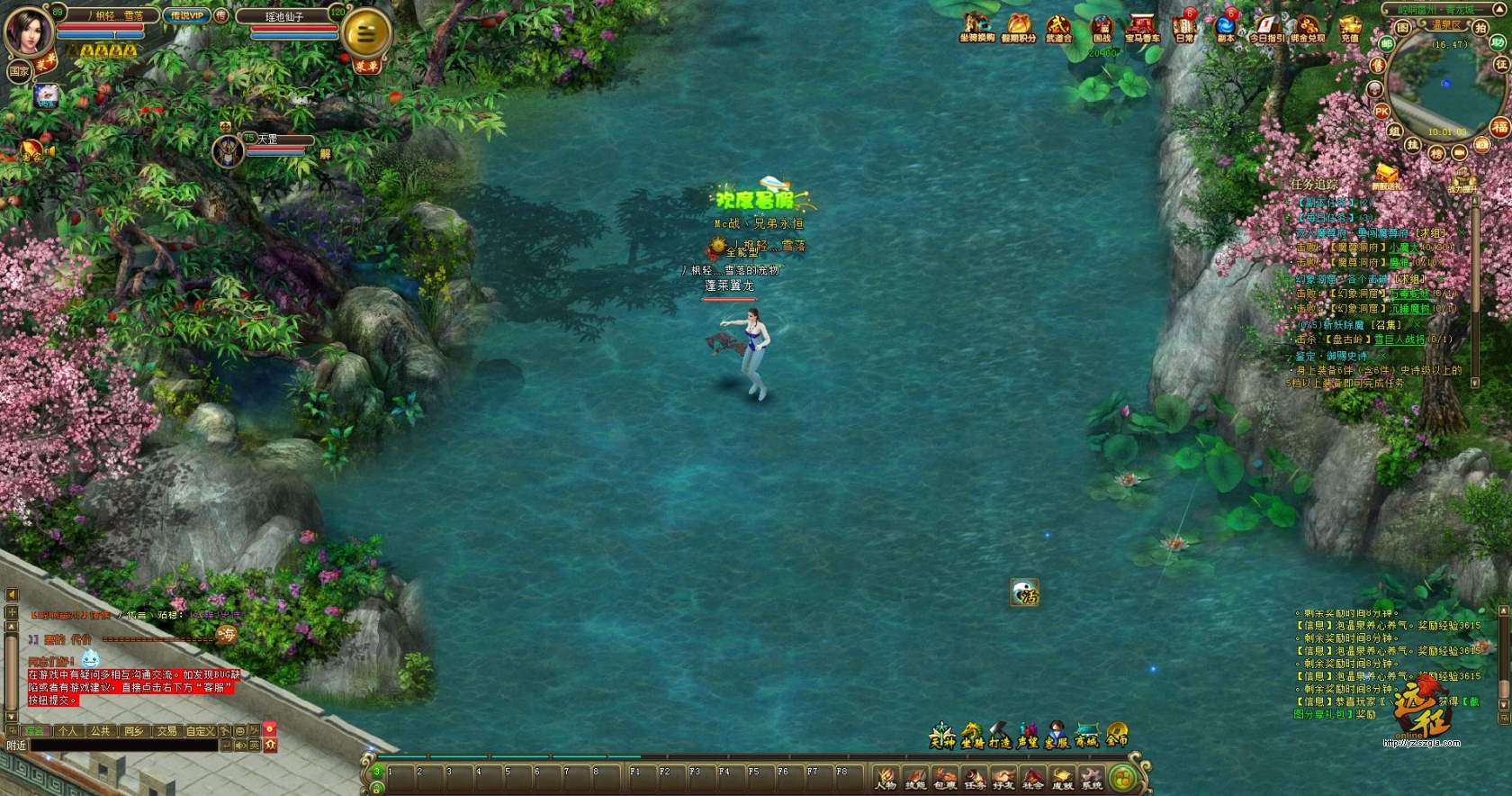This screenshot has width=1512, height=796.
Task: Open the 系统 system settings
Action: 1092,778
